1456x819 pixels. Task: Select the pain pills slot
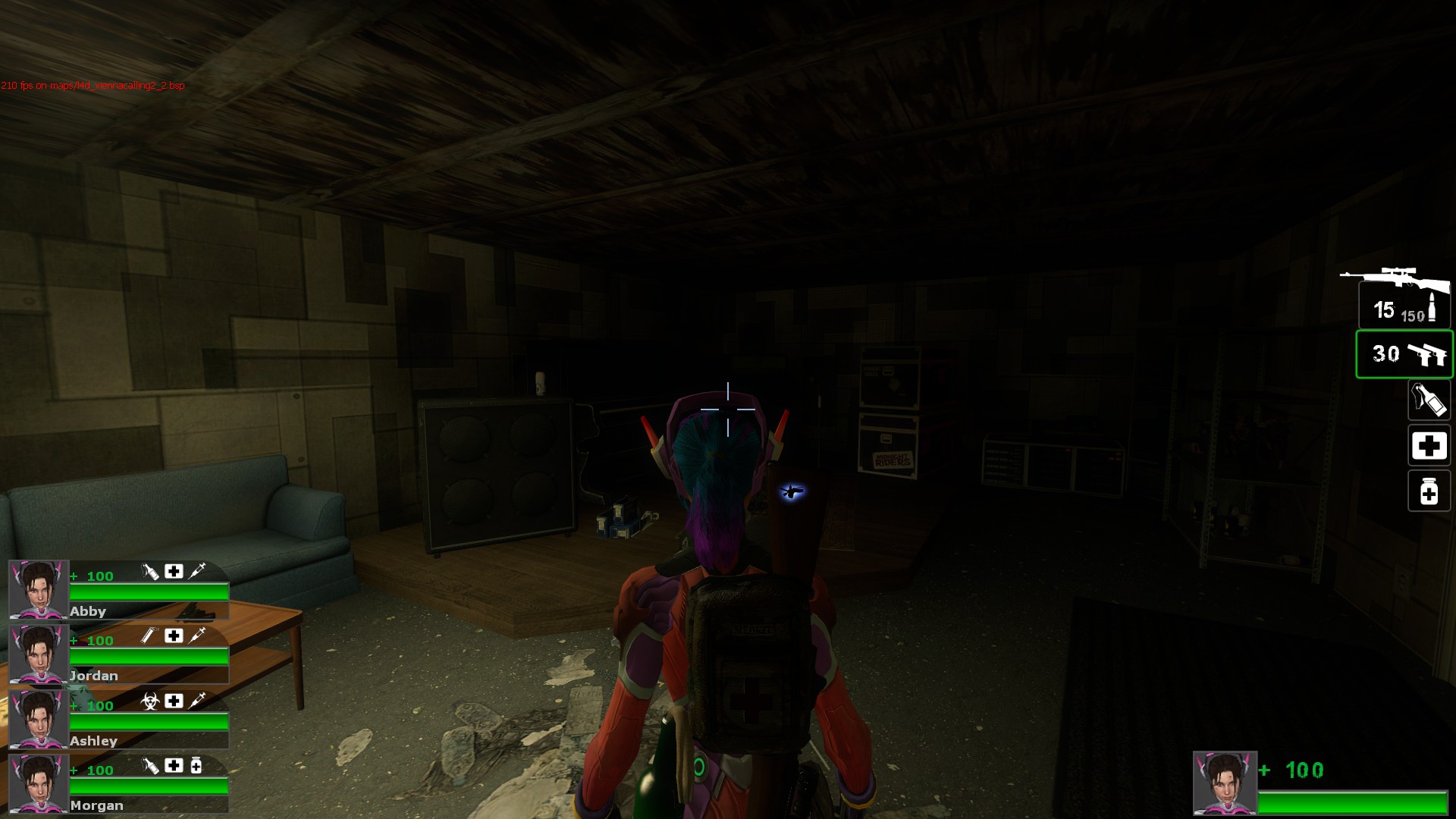[x=1429, y=491]
